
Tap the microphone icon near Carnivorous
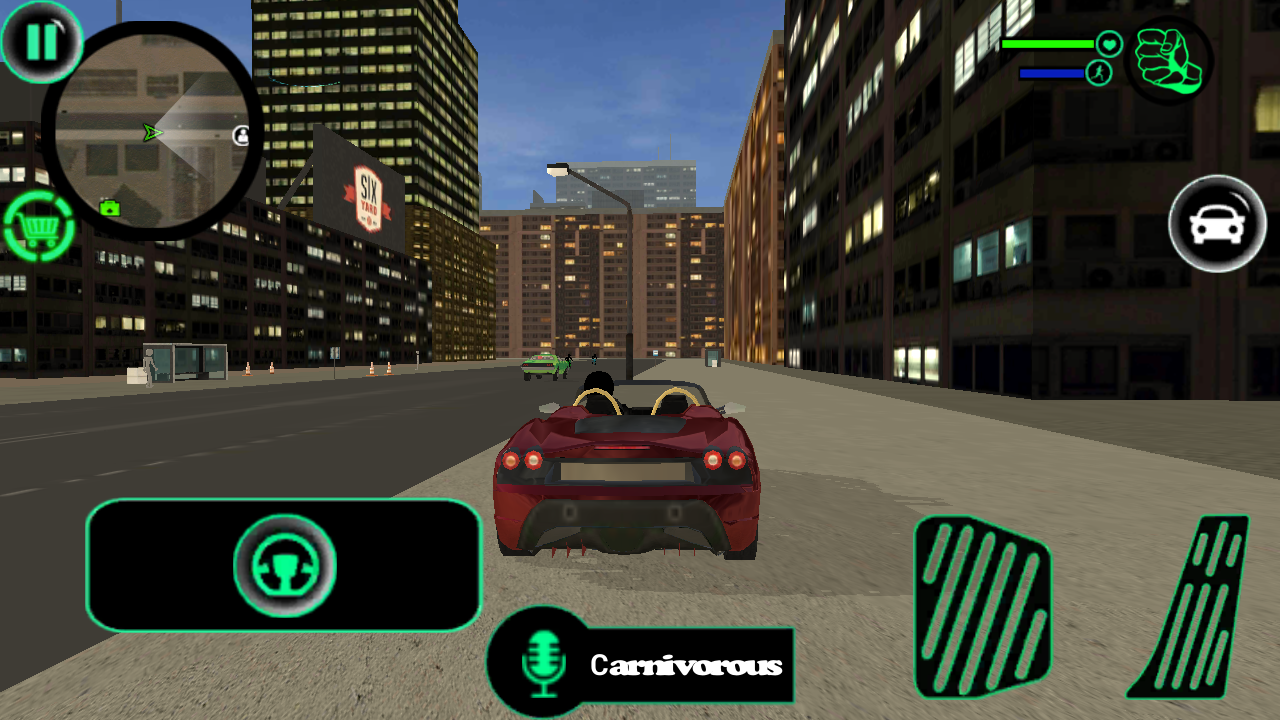click(x=543, y=664)
